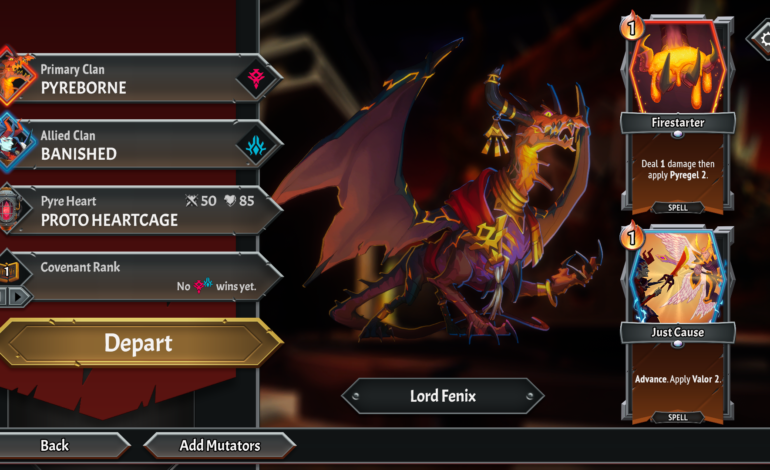770x470 pixels.
Task: View the Firestarter spell card
Action: [x=678, y=115]
